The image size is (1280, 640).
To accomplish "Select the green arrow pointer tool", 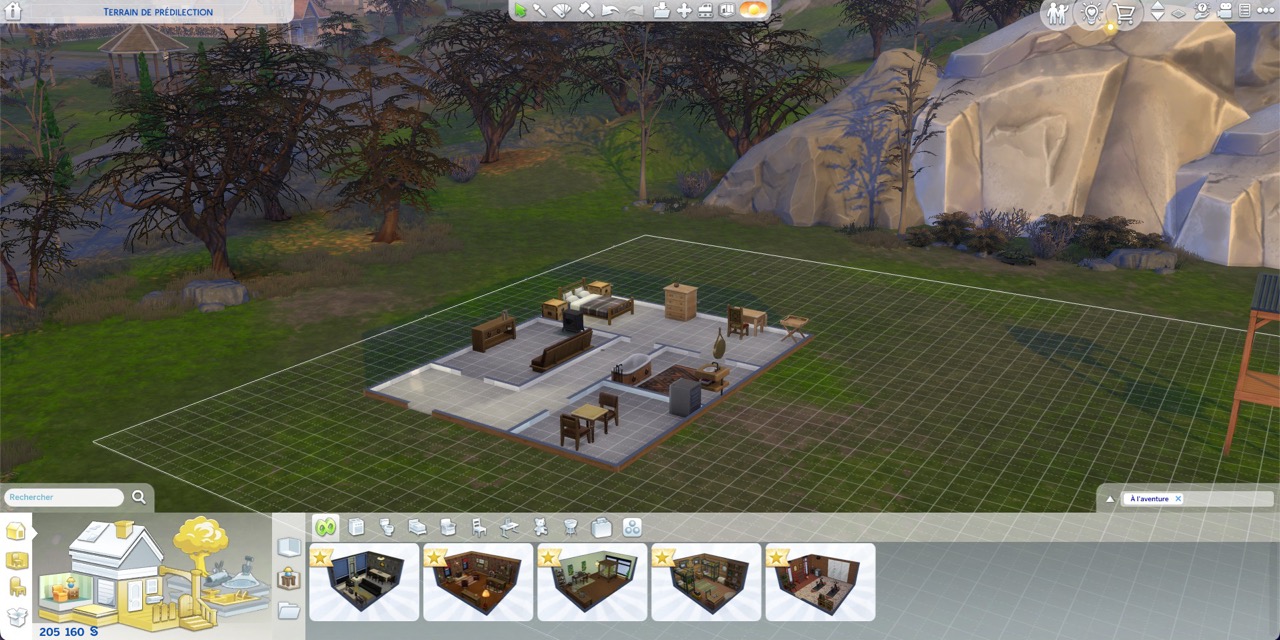I will (520, 10).
